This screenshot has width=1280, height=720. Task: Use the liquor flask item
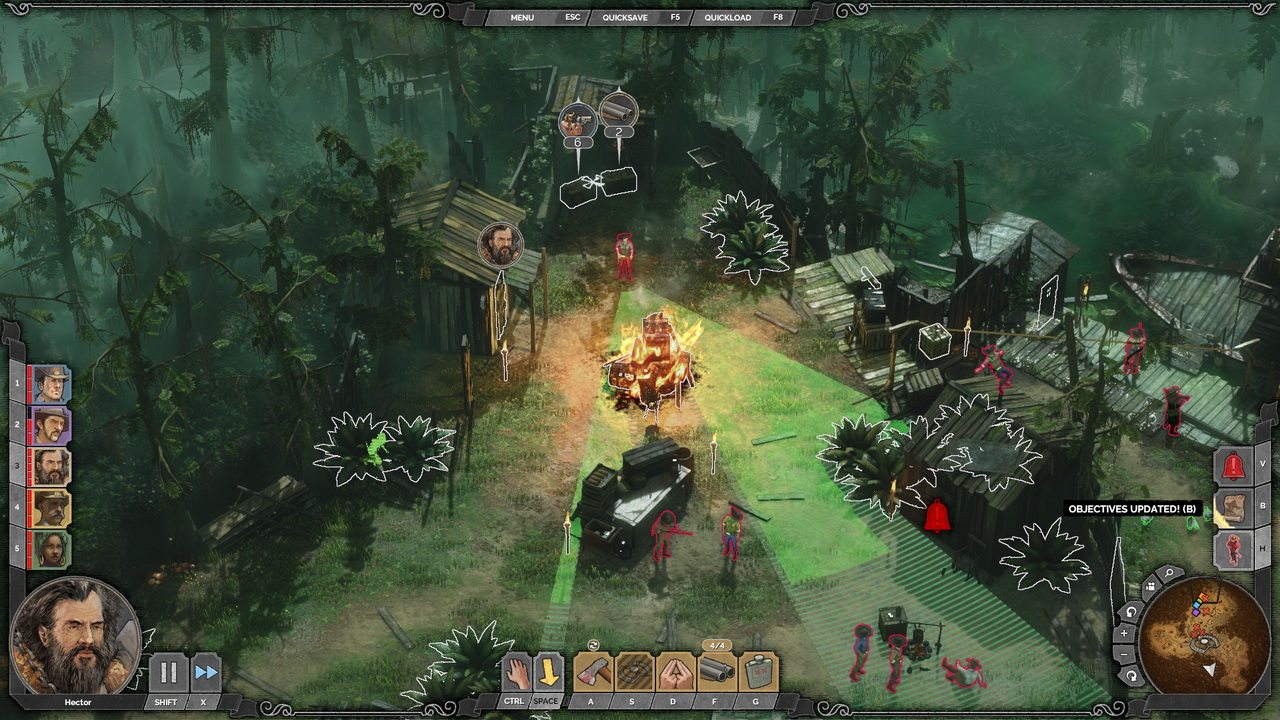point(759,672)
